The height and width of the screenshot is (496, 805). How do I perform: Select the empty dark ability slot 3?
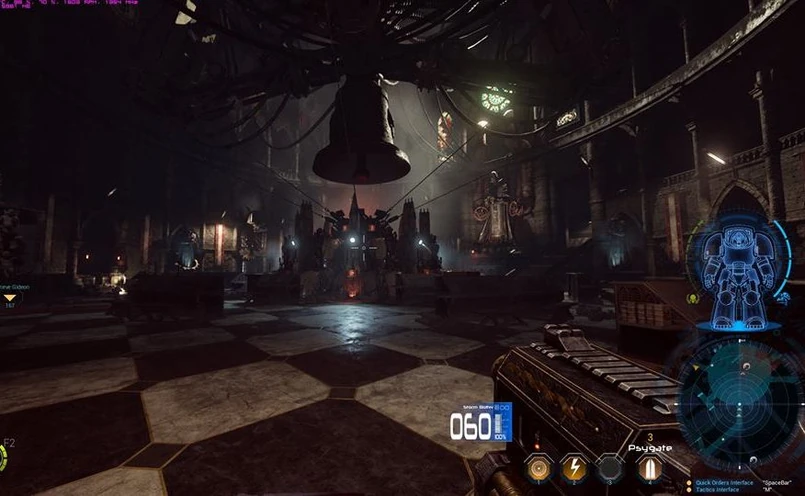(610, 467)
